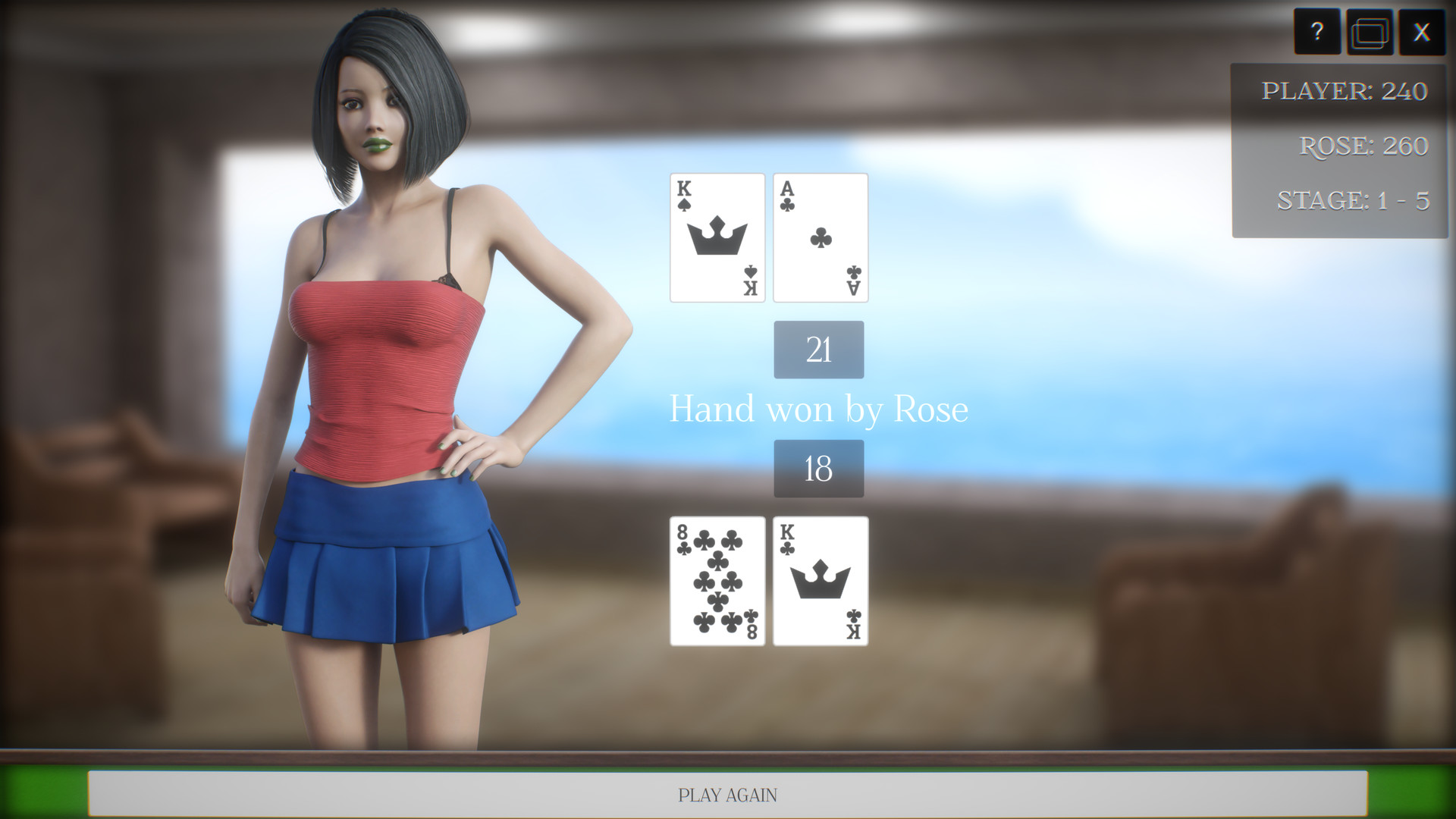Click the windowed mode icon top right

(1370, 32)
